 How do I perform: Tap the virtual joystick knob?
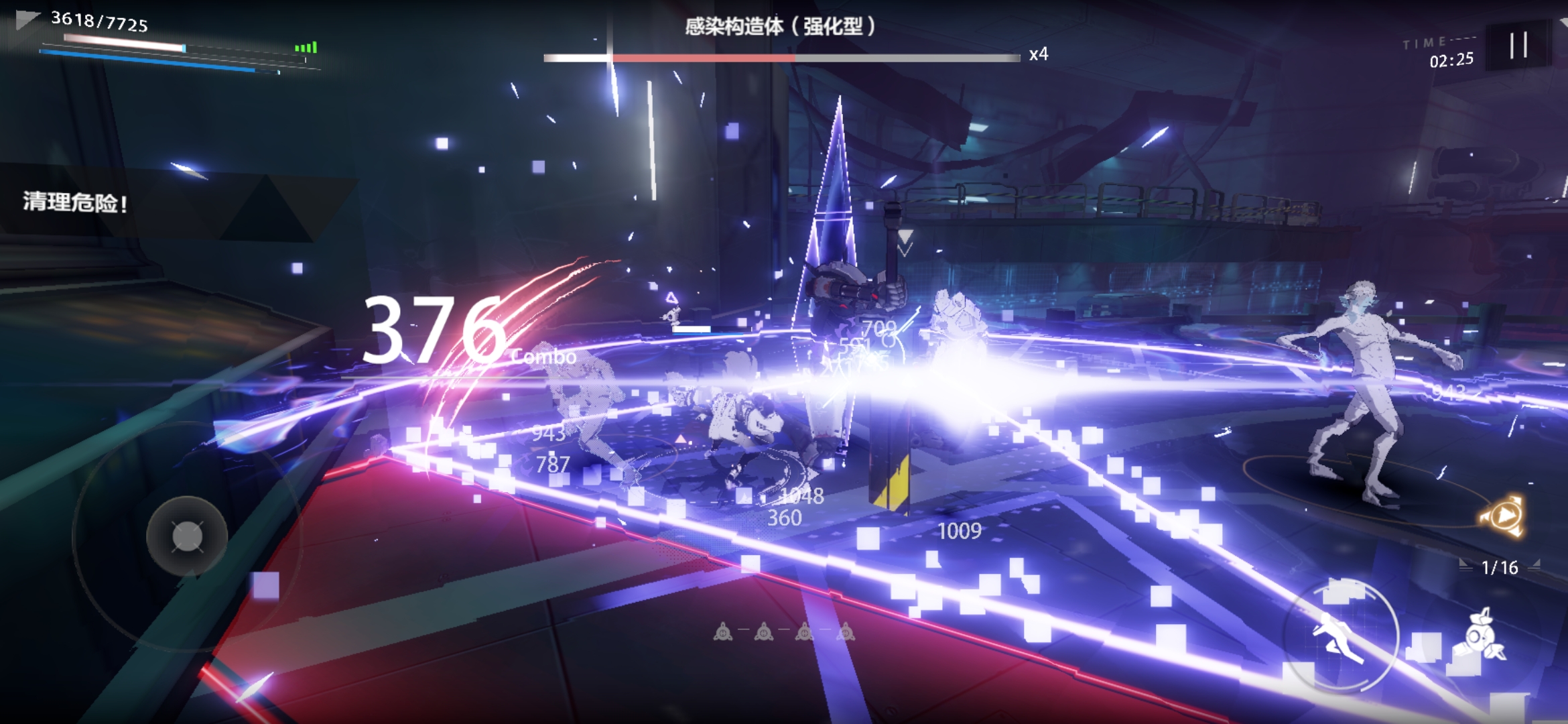pos(187,536)
